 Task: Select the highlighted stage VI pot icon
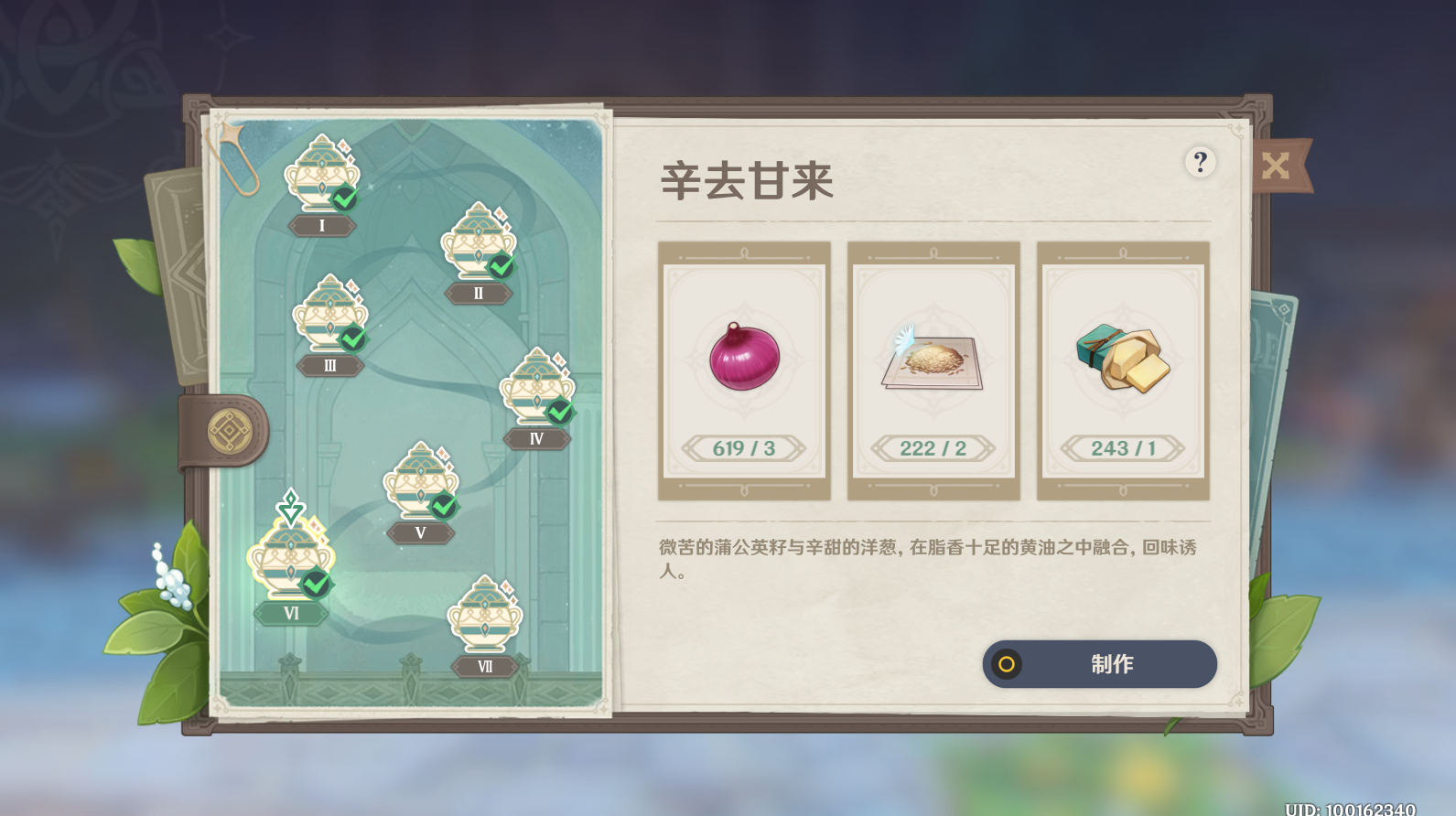[x=289, y=558]
